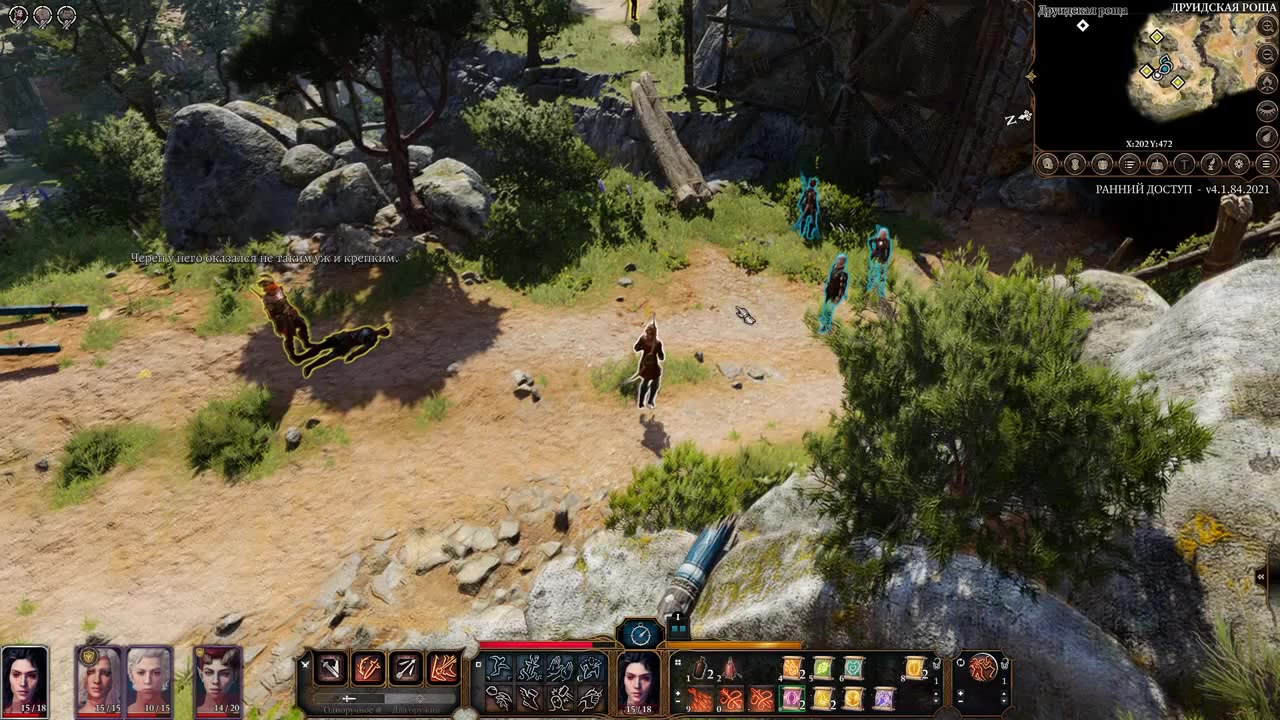Open the main menu hamburger button
Viewport: 1280px width, 720px height.
tap(1265, 164)
